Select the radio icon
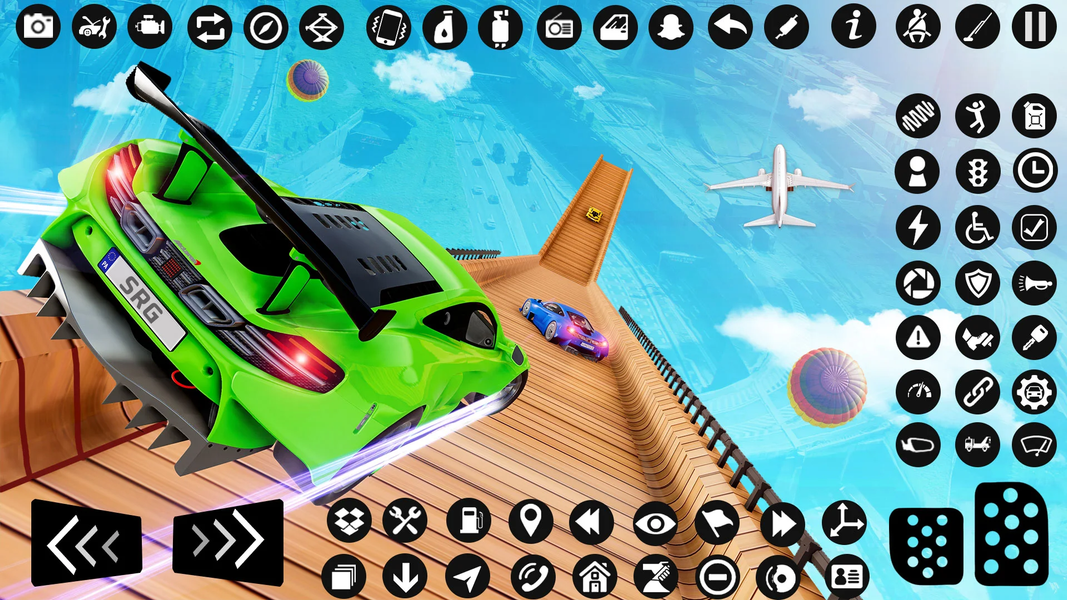Viewport: 1067px width, 600px height. [x=559, y=27]
